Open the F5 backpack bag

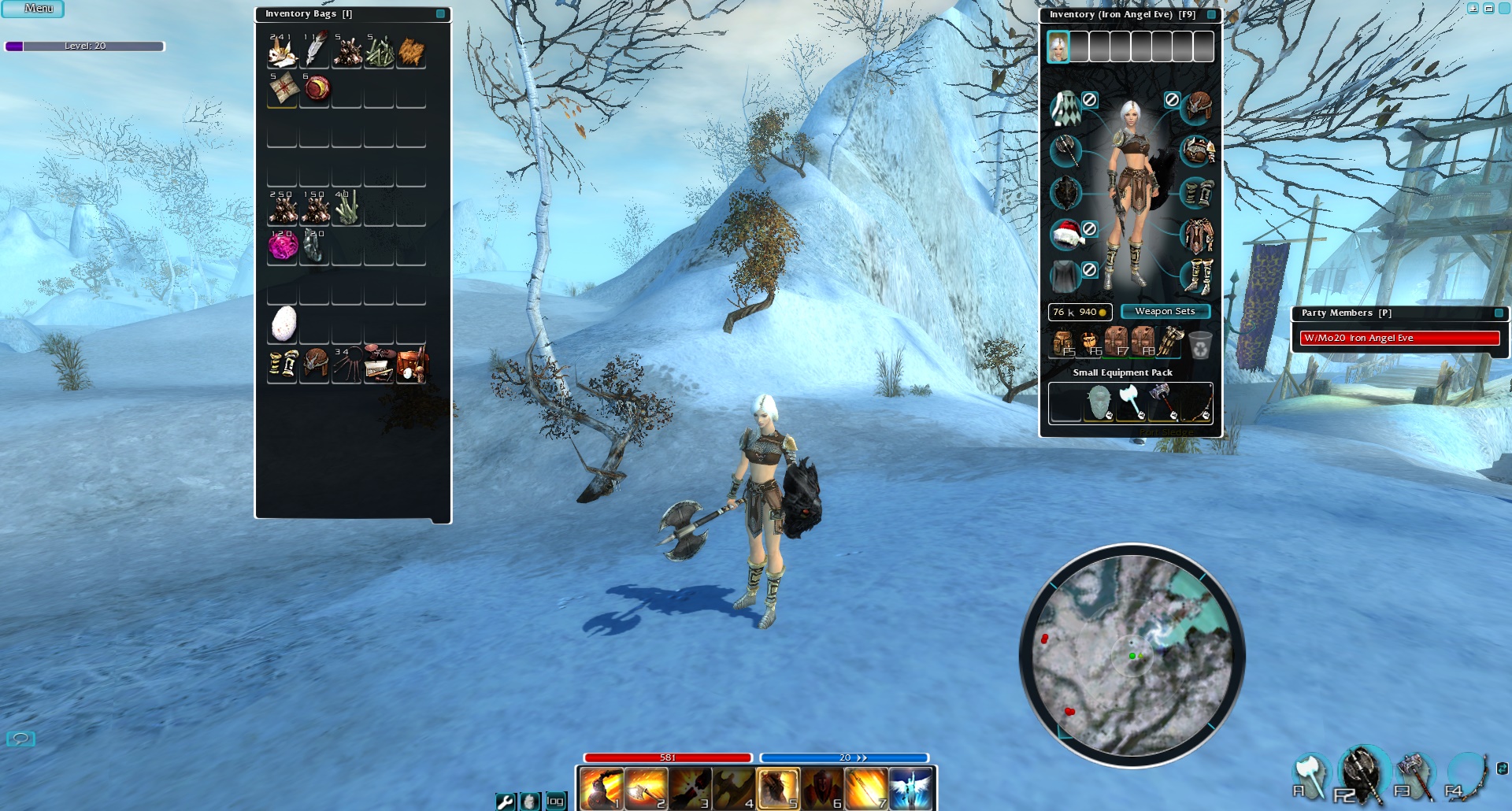1063,343
